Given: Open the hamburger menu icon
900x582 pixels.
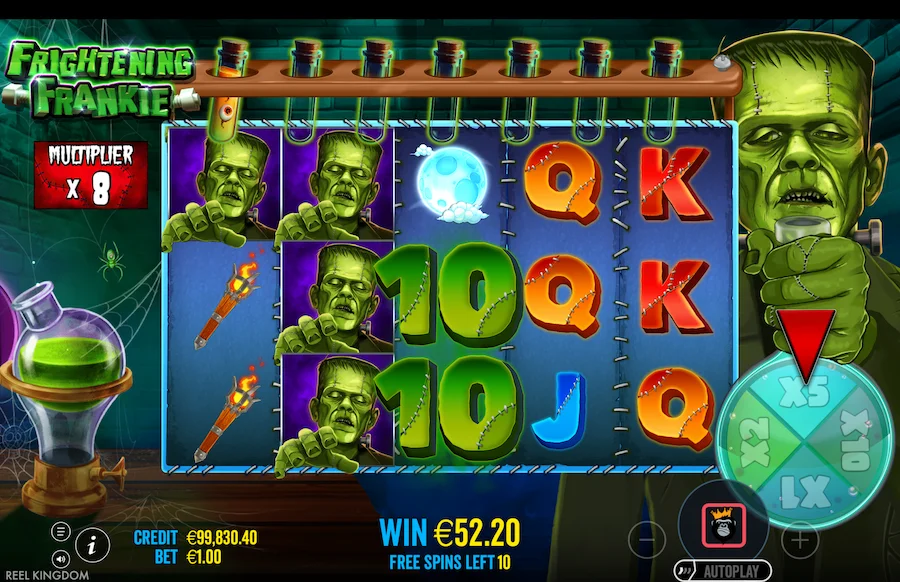Looking at the screenshot, I should point(61,531).
